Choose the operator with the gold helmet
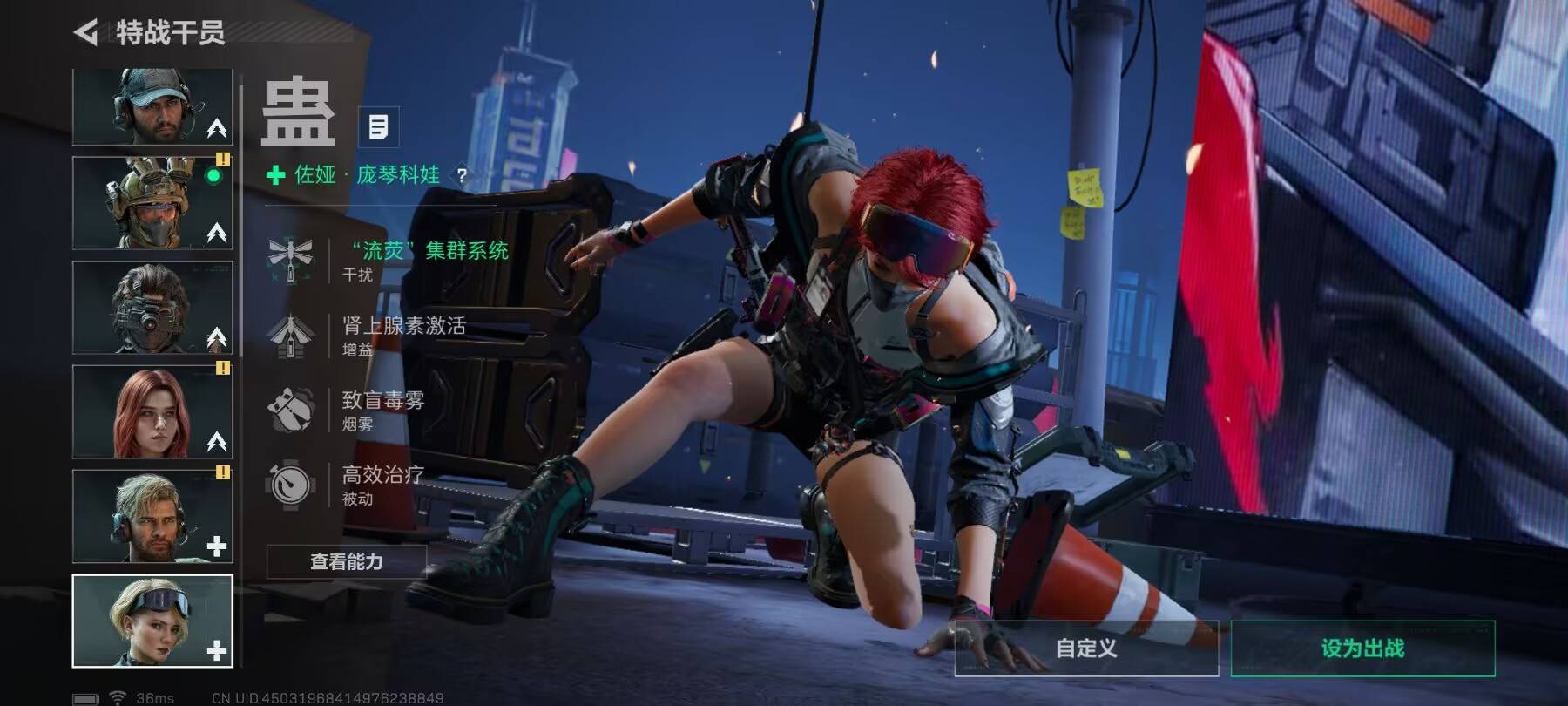 152,203
